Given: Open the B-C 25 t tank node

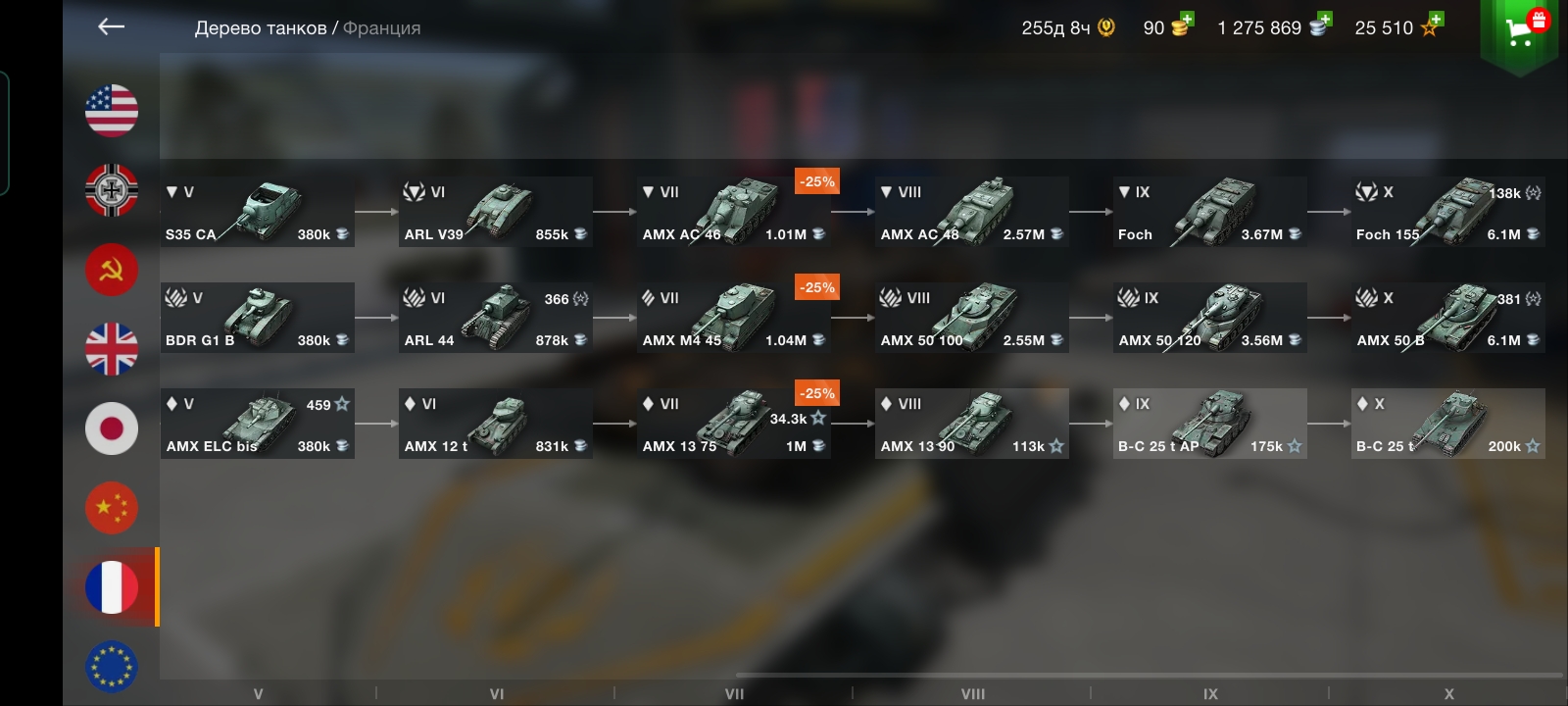Looking at the screenshot, I should click(x=1448, y=424).
